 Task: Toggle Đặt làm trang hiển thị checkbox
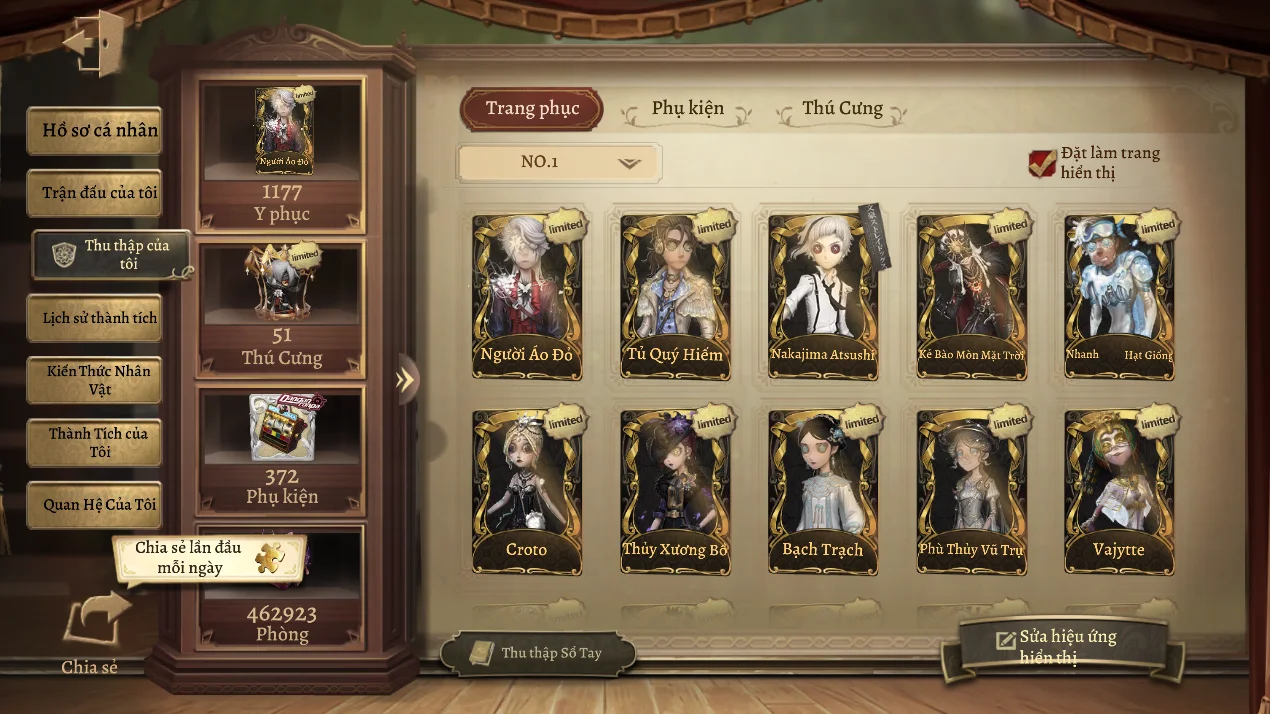(x=1042, y=163)
